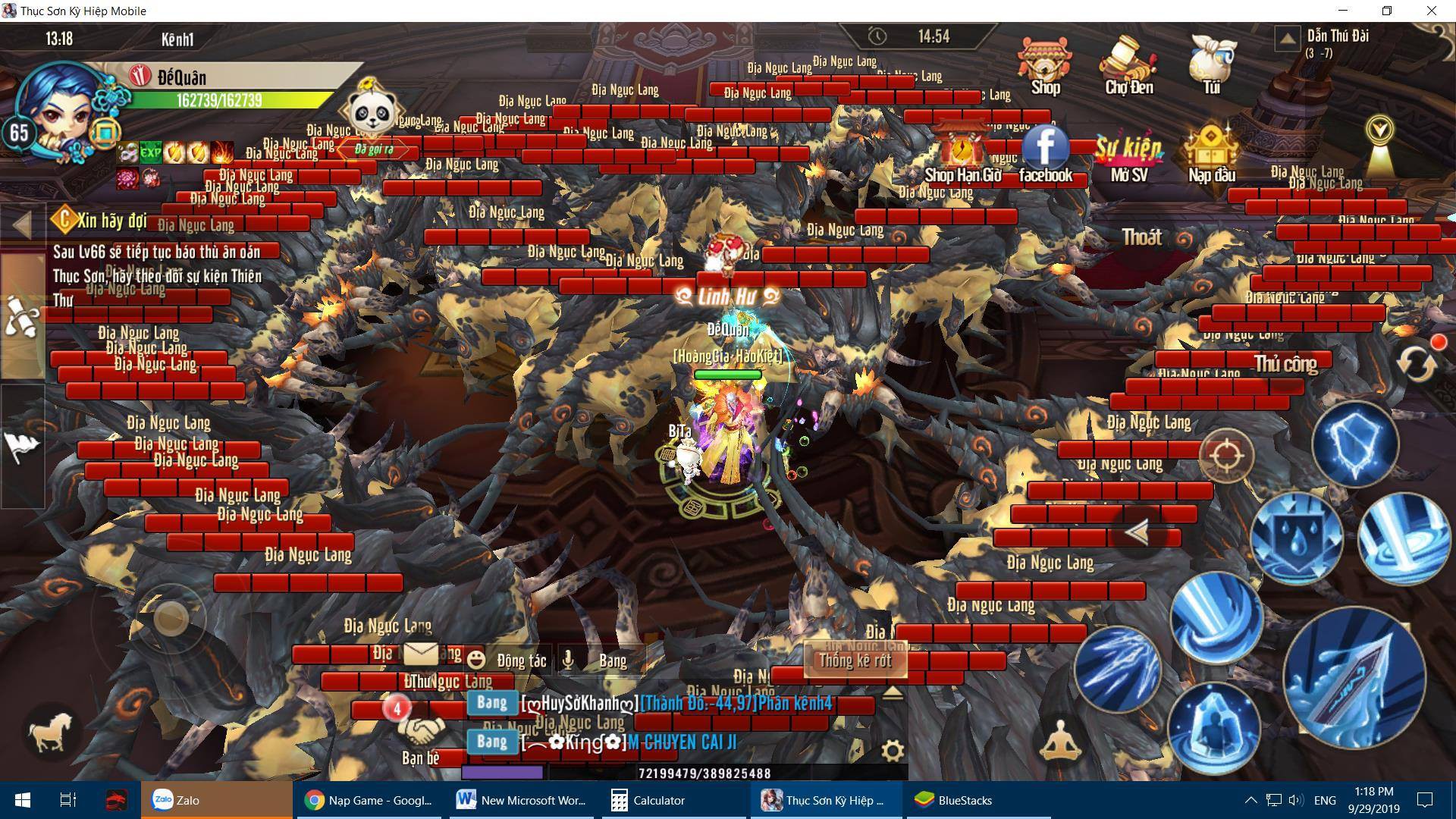Screen dimensions: 1456x819
Task: Open the Sự kiện Mở SV event
Action: (1128, 155)
